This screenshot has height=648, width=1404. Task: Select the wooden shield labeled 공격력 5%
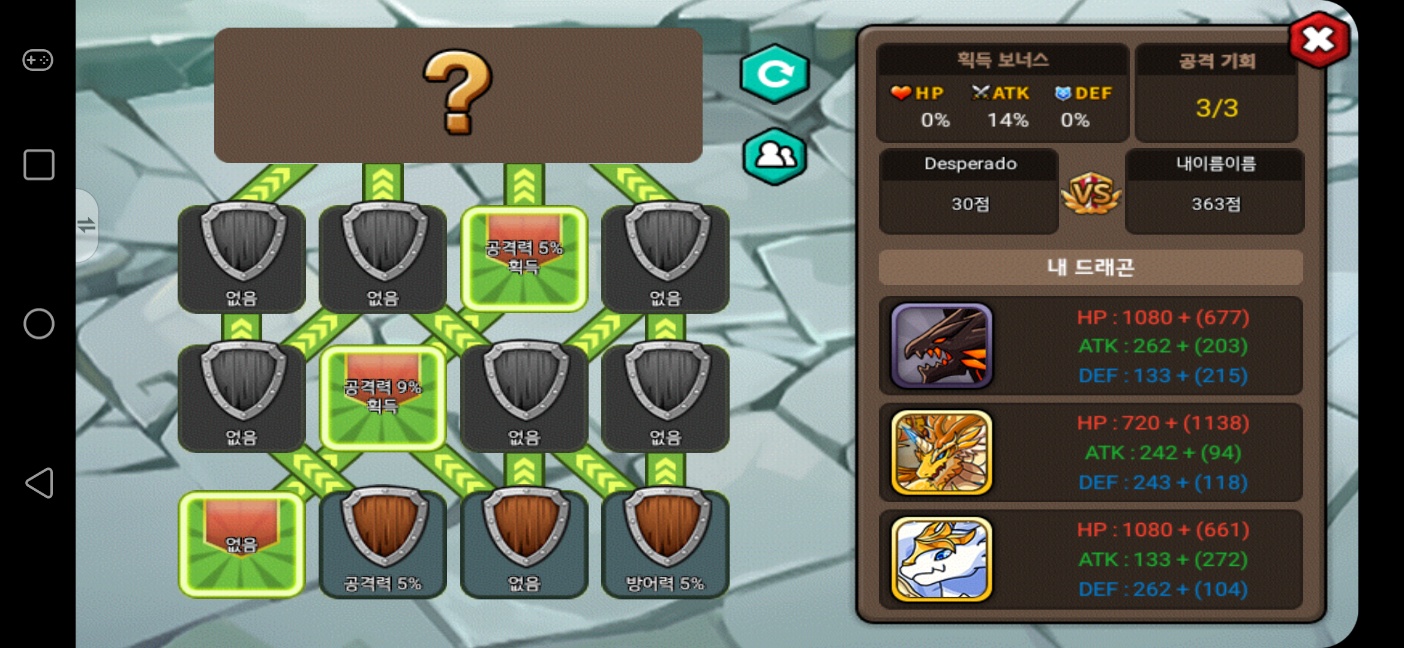pyautogui.click(x=382, y=543)
